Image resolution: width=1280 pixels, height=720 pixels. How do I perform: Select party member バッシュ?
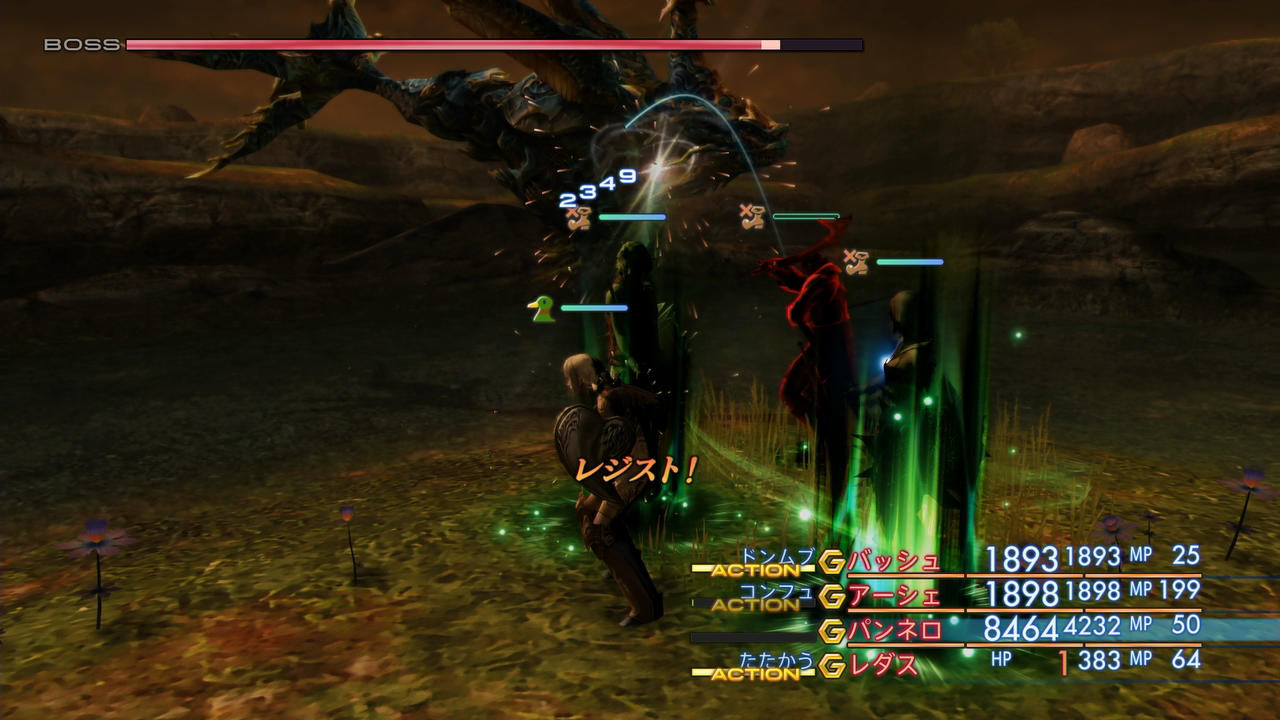pos(894,561)
